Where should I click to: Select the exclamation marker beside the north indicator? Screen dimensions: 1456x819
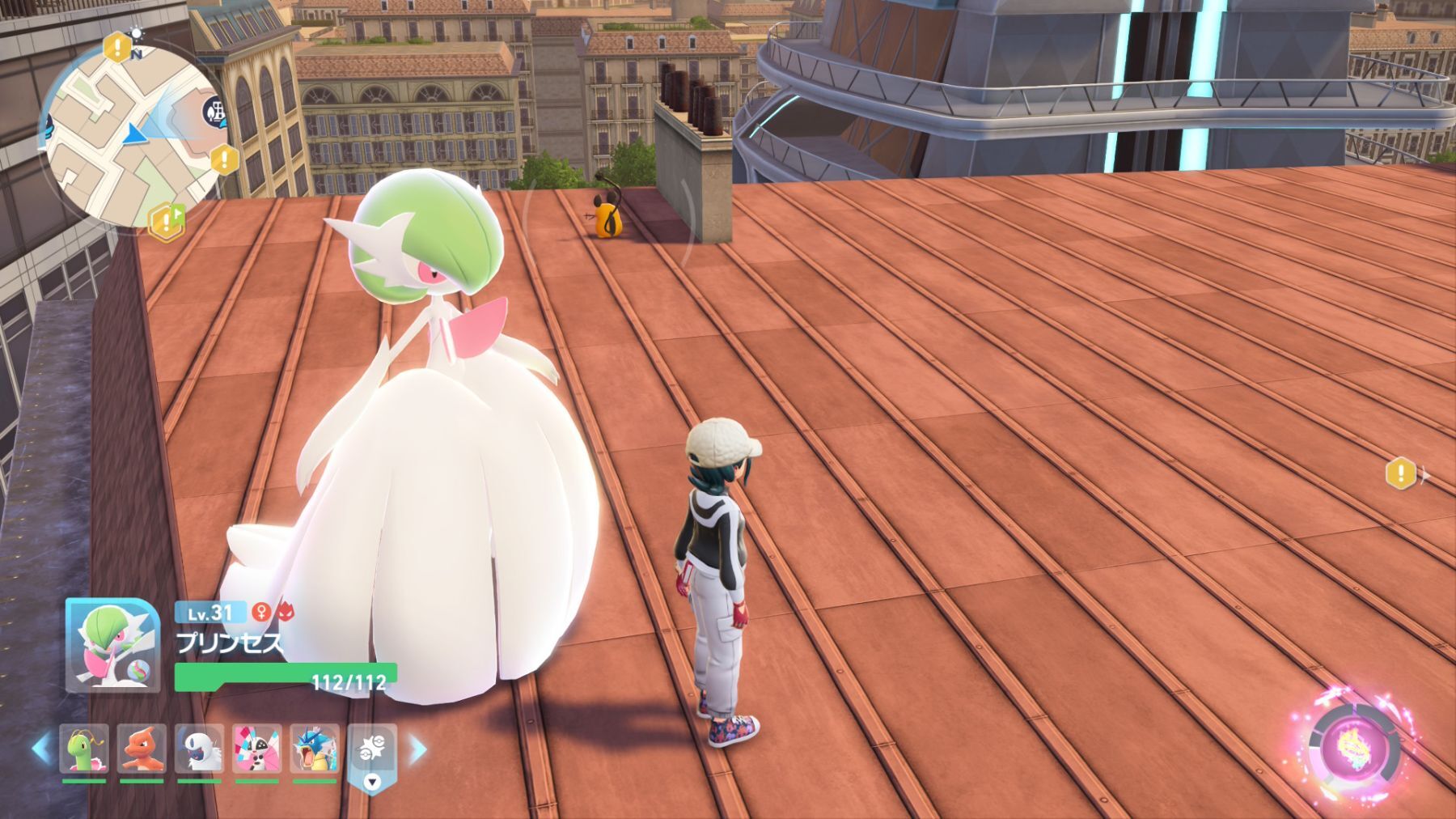(118, 45)
